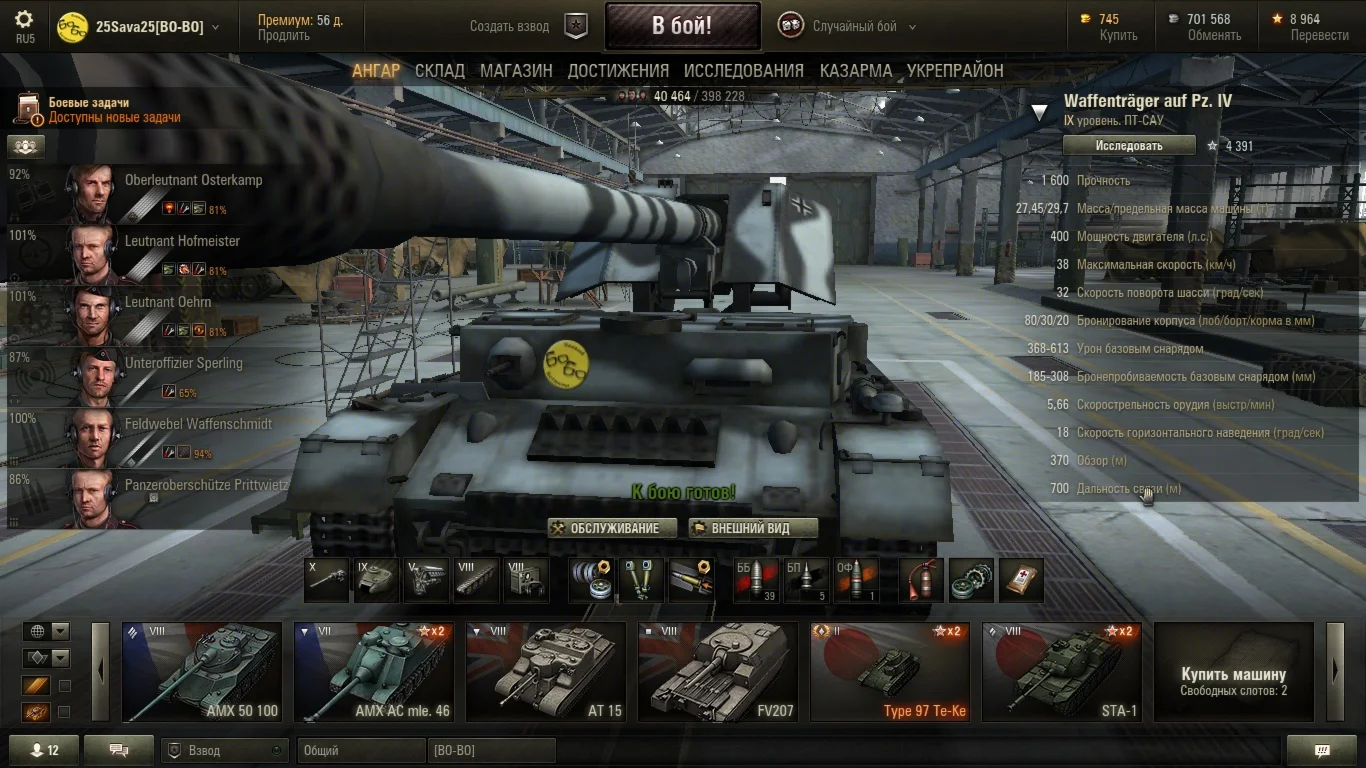Open the УКРЕПРАЙОН tab
Image resolution: width=1366 pixels, height=768 pixels.
[x=955, y=71]
